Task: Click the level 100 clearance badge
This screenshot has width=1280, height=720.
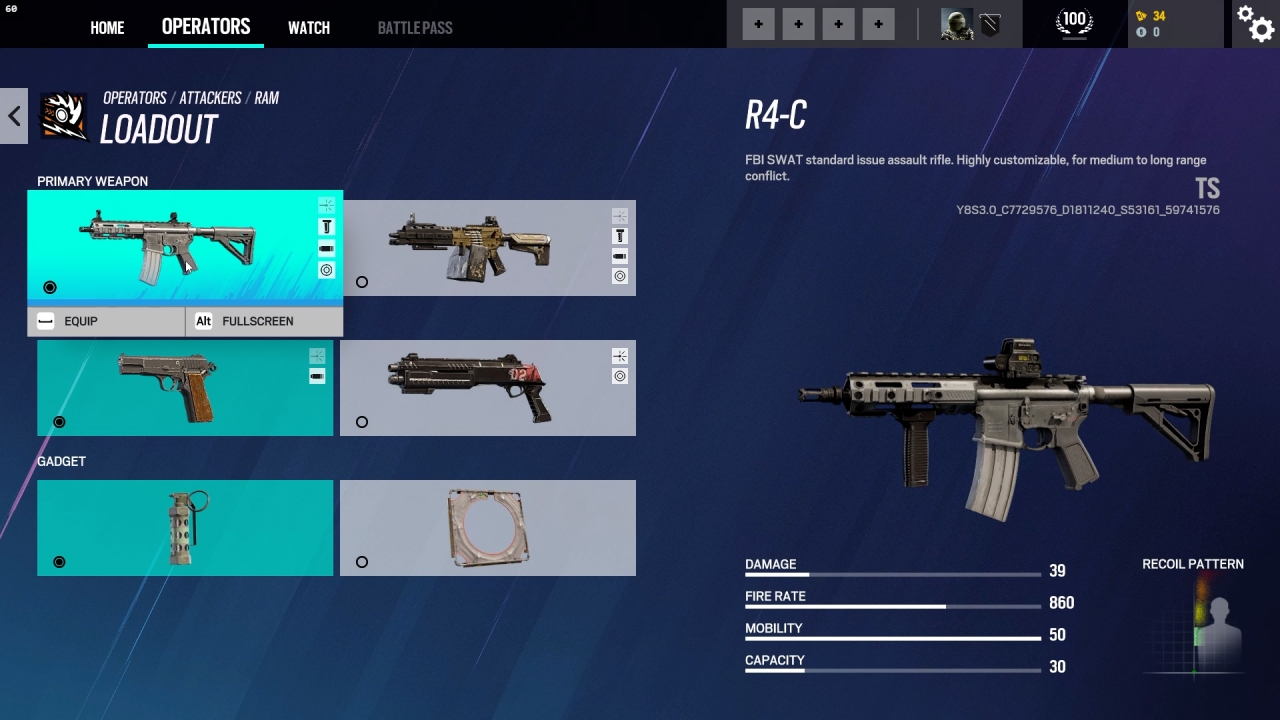Action: click(x=1075, y=22)
